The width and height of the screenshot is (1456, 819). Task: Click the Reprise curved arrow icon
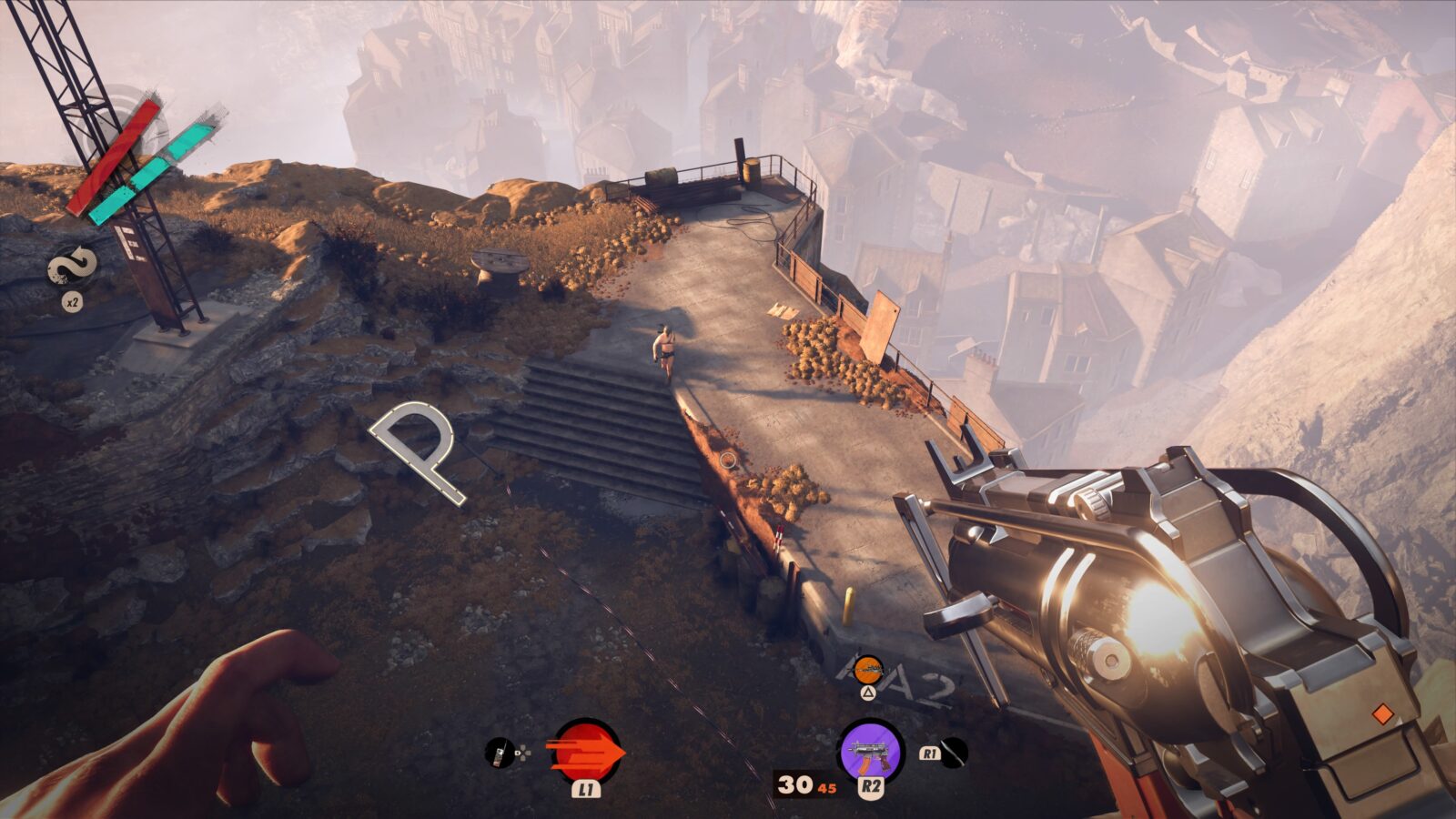click(x=74, y=268)
